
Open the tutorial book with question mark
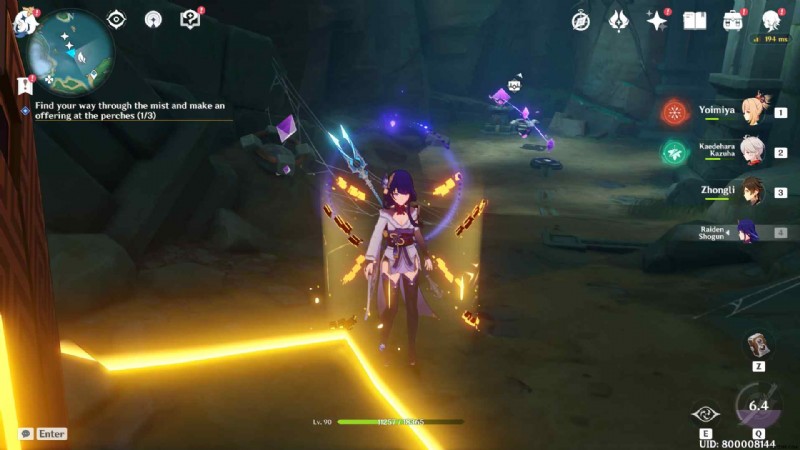tap(190, 19)
